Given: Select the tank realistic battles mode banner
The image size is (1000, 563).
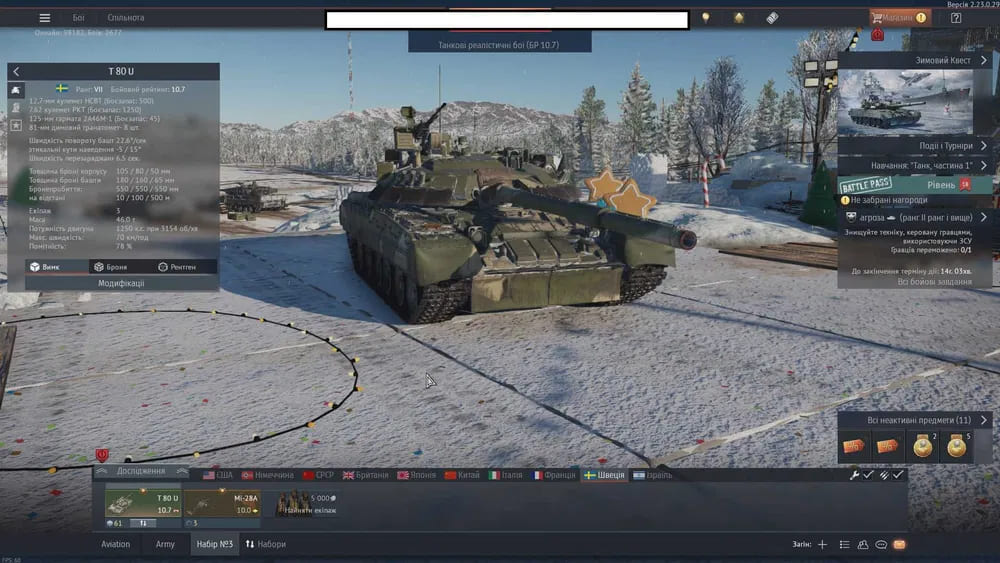Looking at the screenshot, I should pos(500,45).
